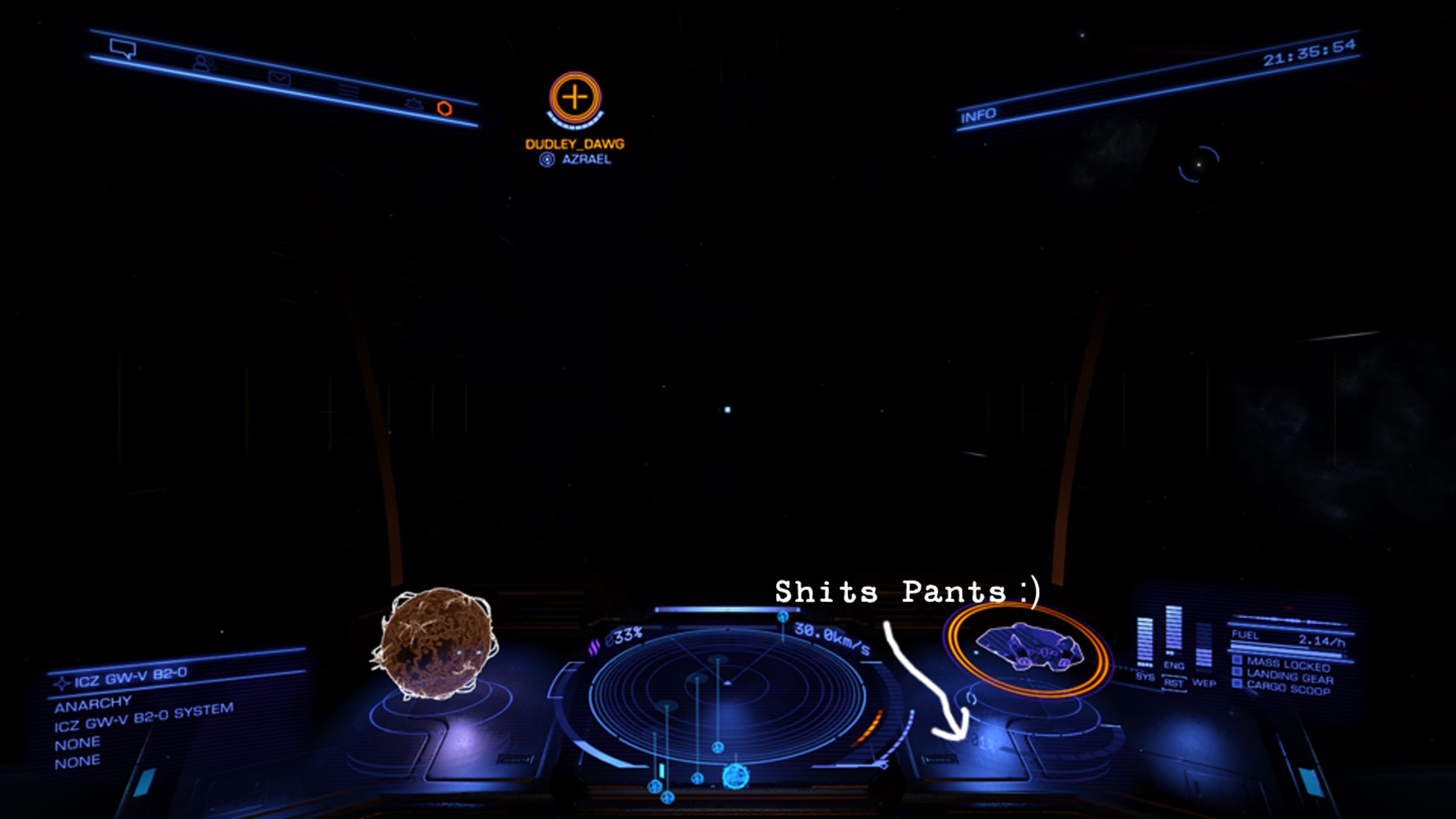Screen dimensions: 1456x819
Task: Open the INFO panel
Action: [978, 115]
